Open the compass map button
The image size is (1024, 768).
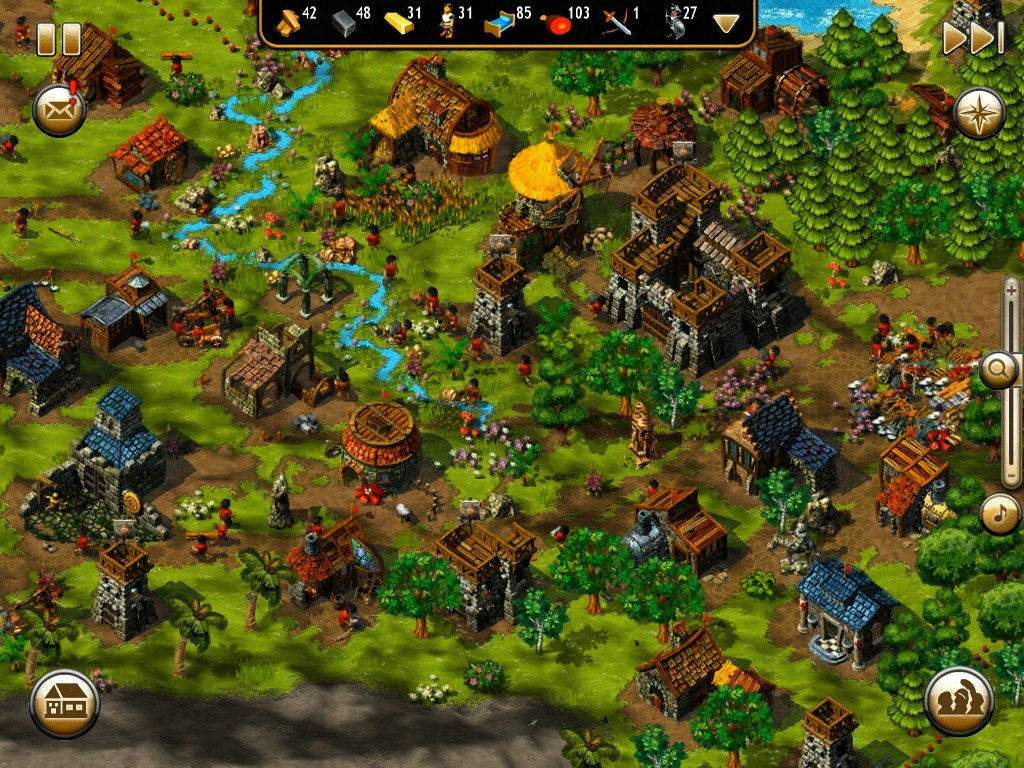(x=979, y=113)
